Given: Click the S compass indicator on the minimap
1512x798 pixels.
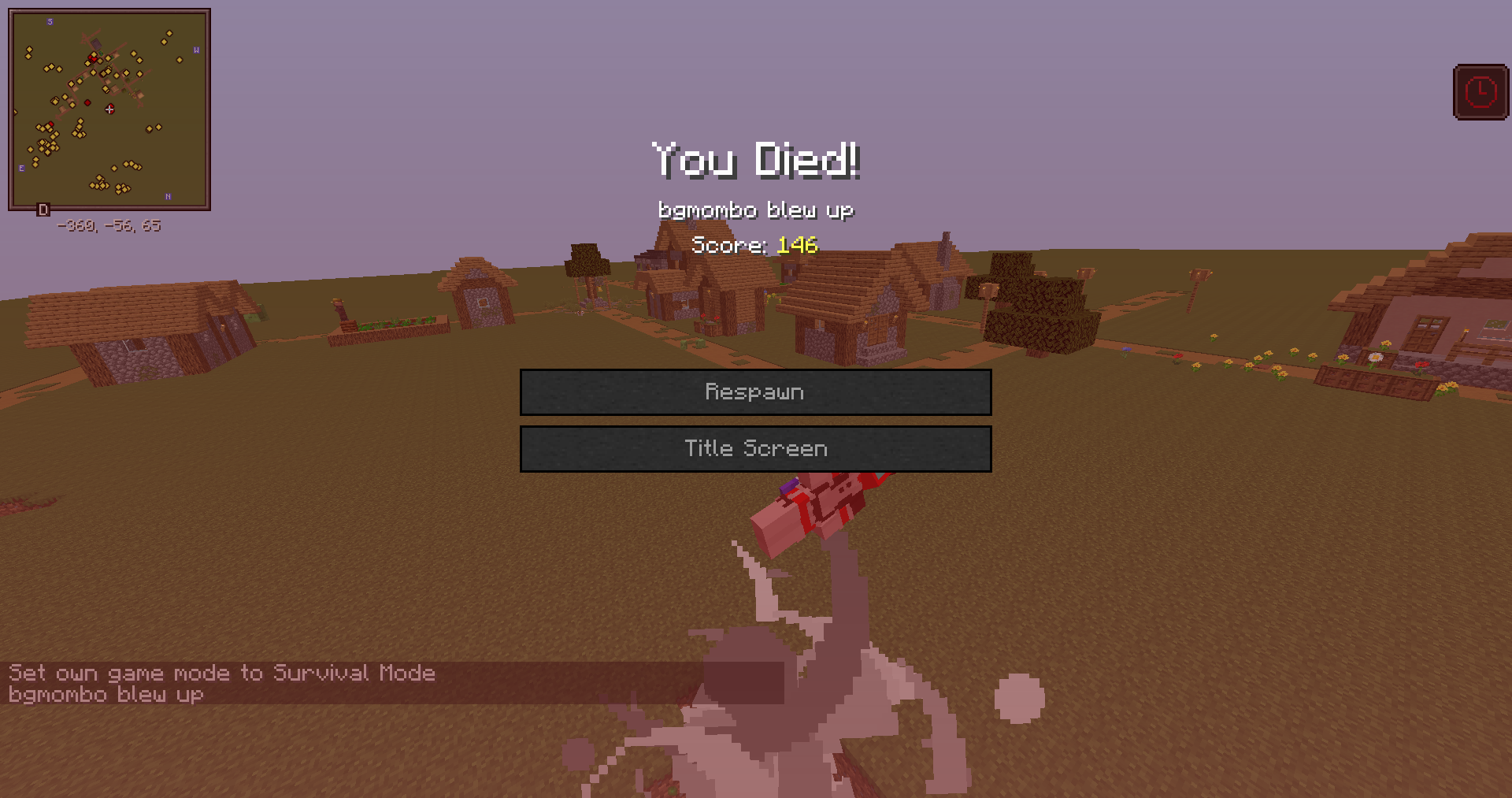Looking at the screenshot, I should click(x=51, y=21).
